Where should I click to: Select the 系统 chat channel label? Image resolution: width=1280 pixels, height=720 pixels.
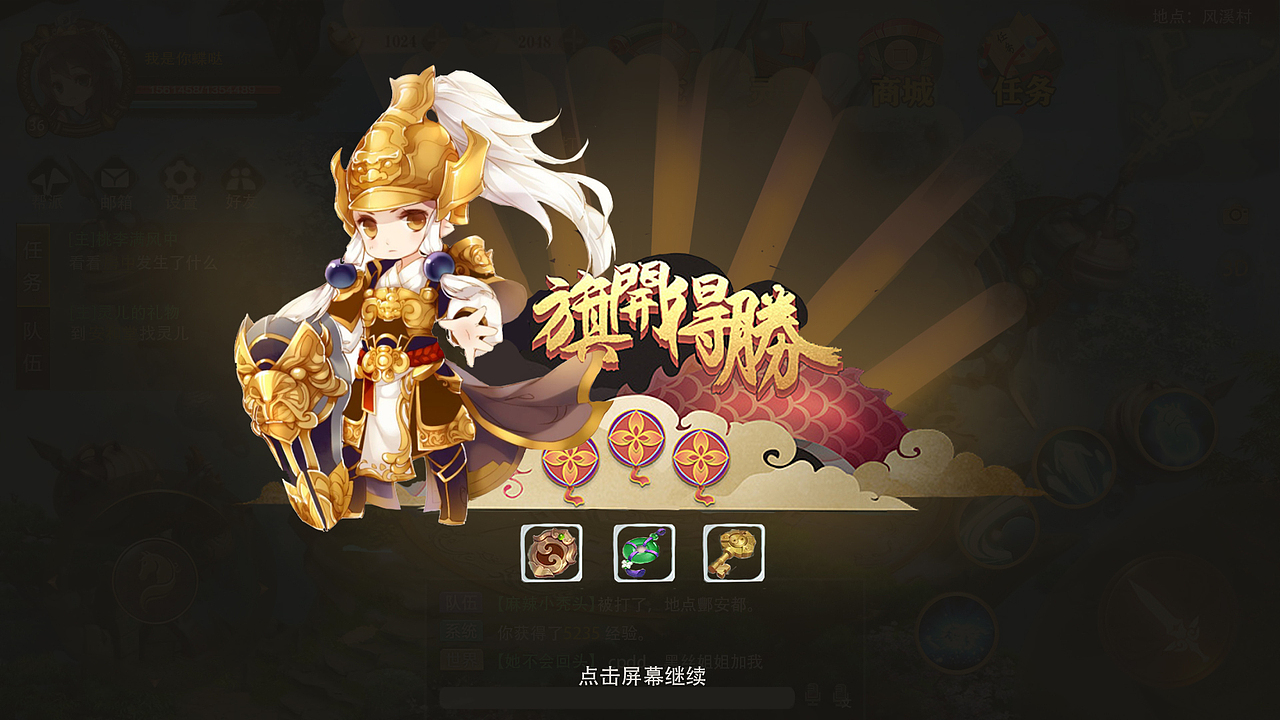461,629
